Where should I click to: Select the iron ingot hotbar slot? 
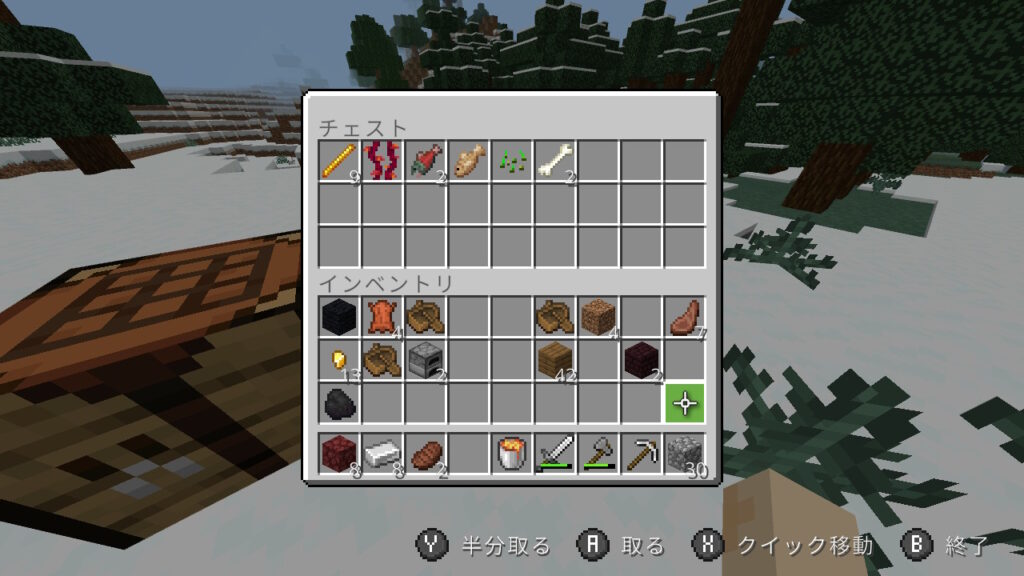[383, 455]
